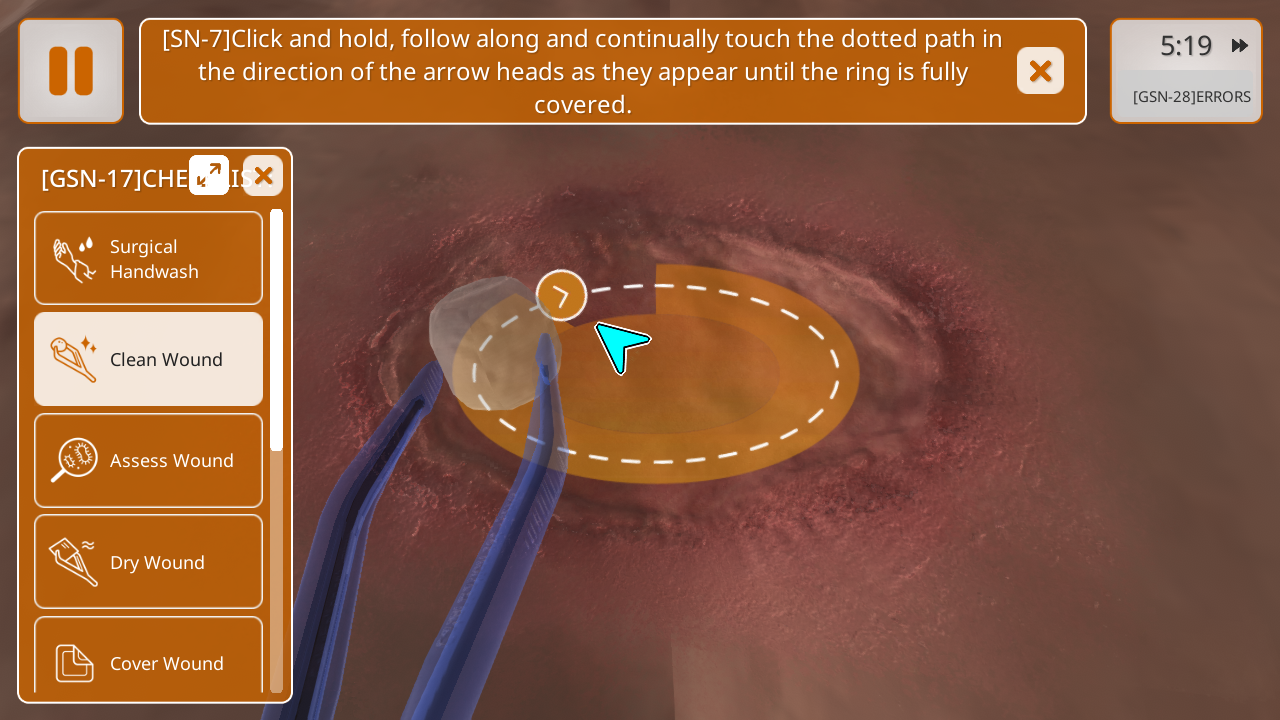Pause the simulation with the pause button

tap(71, 71)
